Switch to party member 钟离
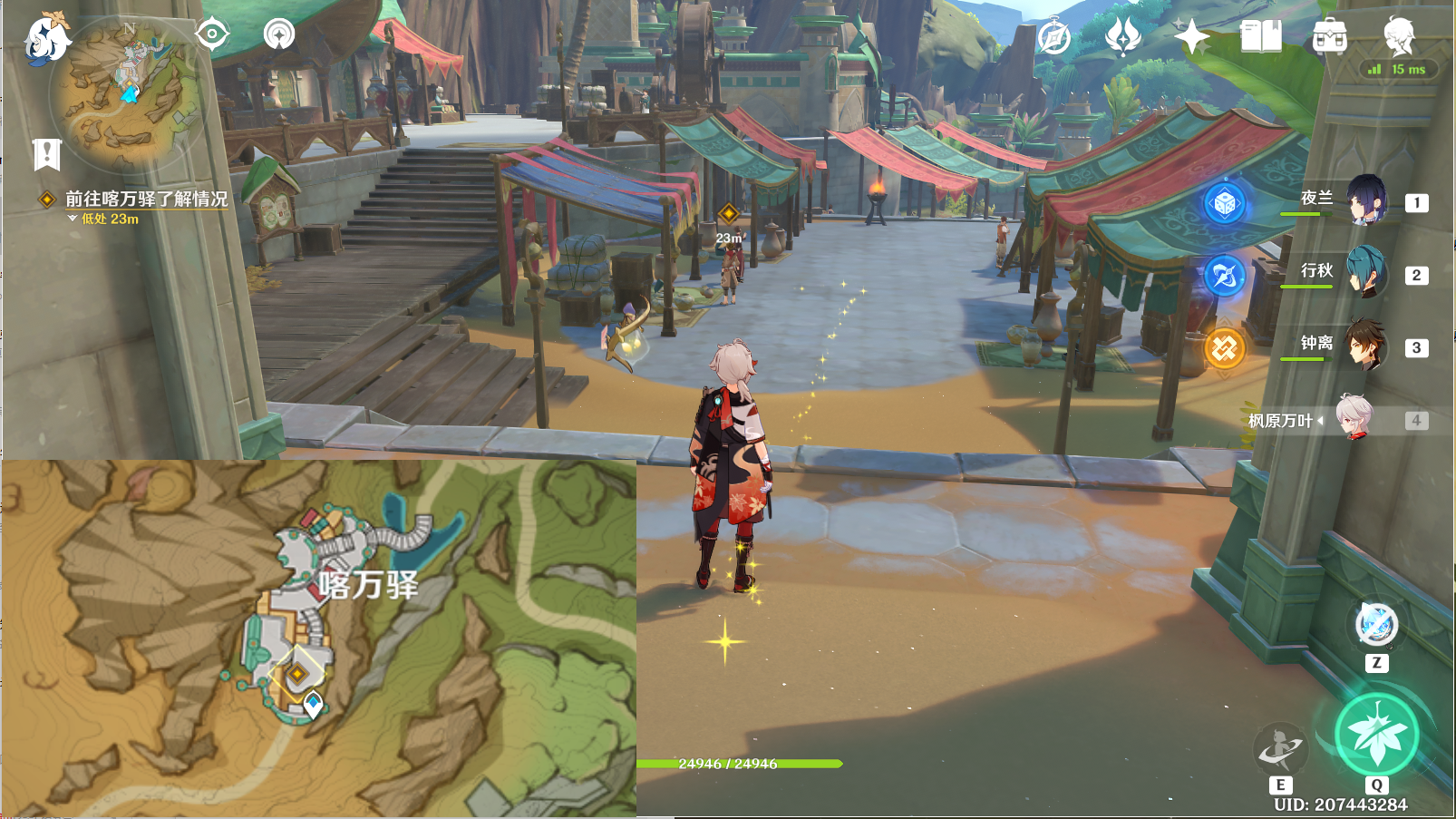This screenshot has width=1456, height=819. point(1365,346)
